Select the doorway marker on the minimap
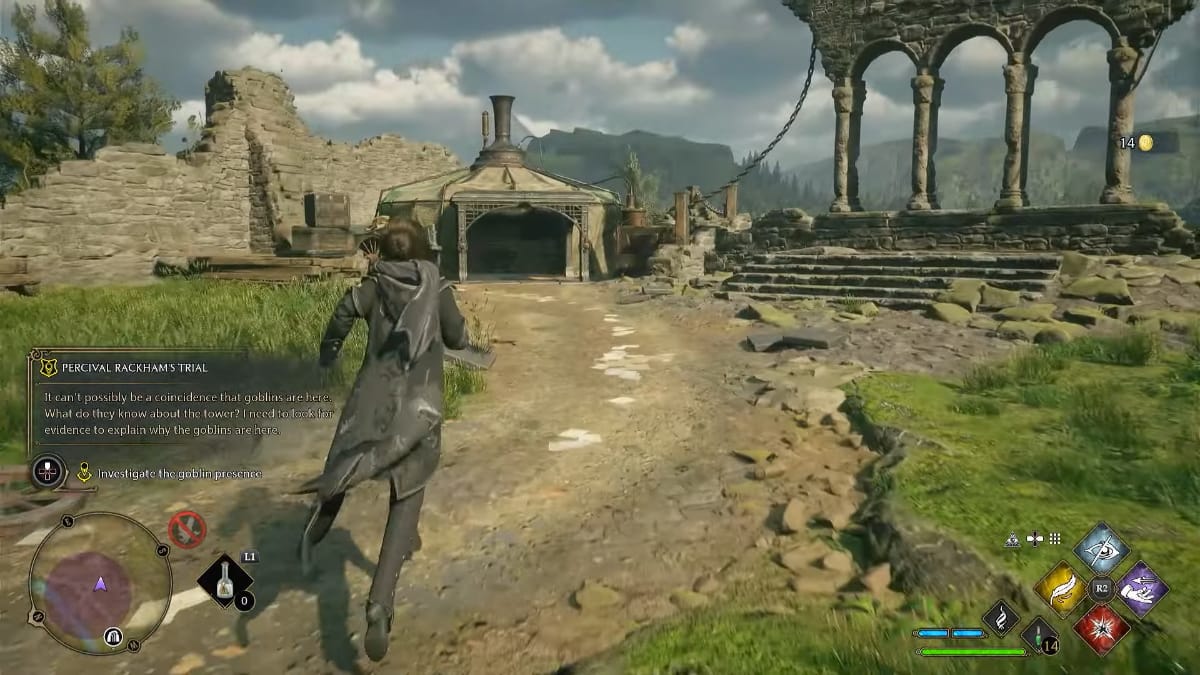Image resolution: width=1200 pixels, height=675 pixels. (x=113, y=636)
